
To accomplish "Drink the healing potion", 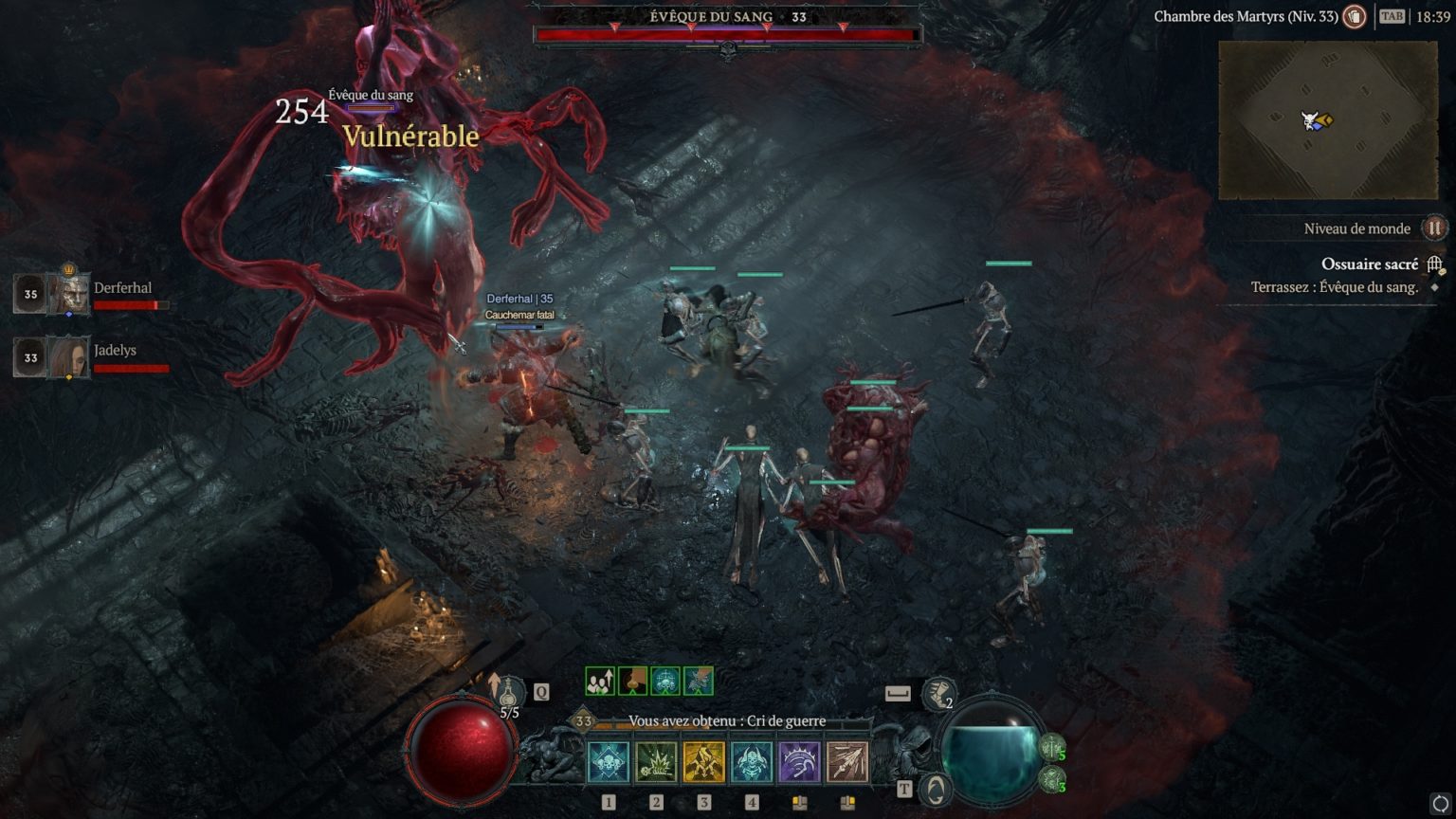I will 512,693.
